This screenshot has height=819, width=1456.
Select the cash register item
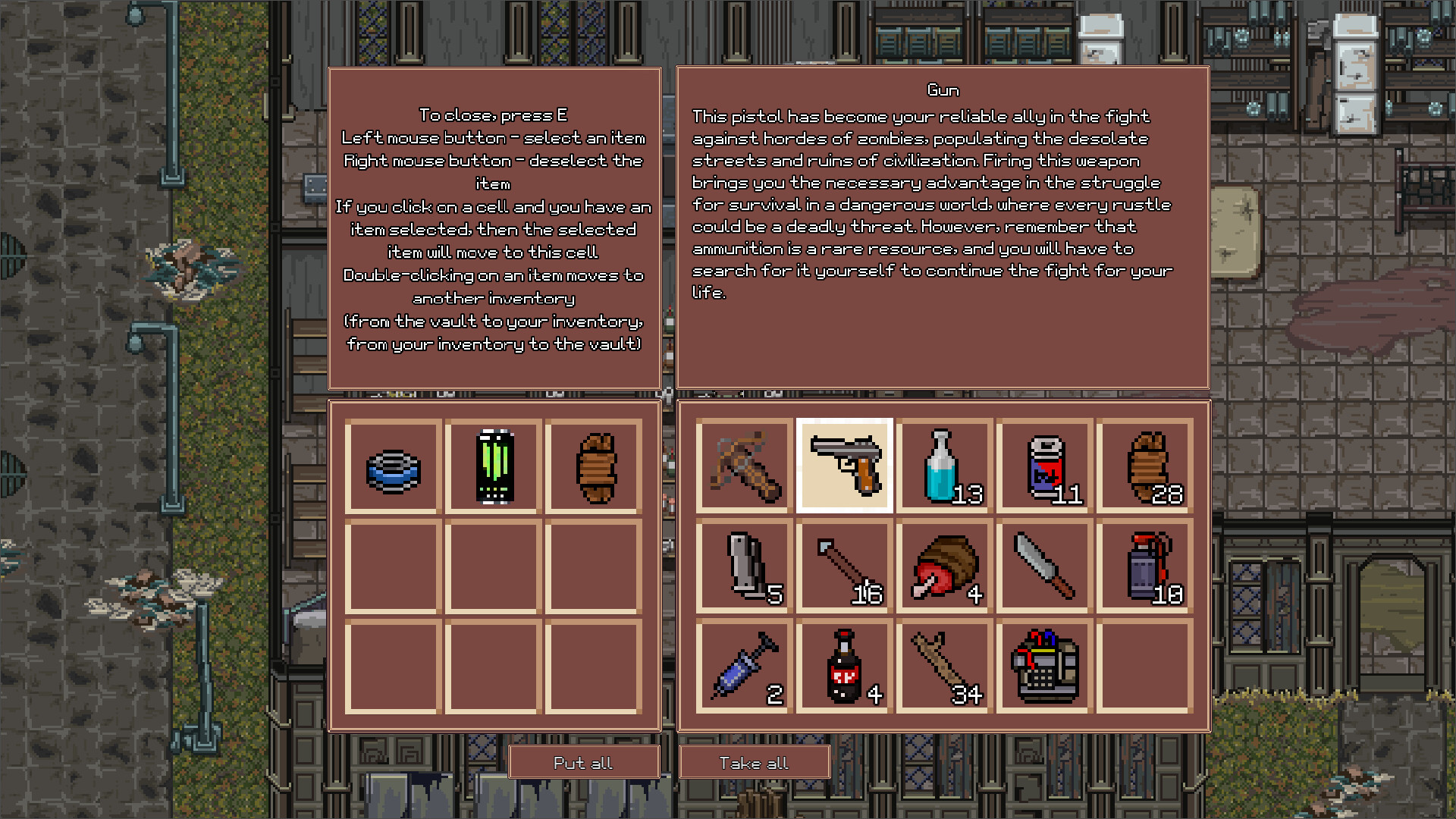pos(1043,667)
